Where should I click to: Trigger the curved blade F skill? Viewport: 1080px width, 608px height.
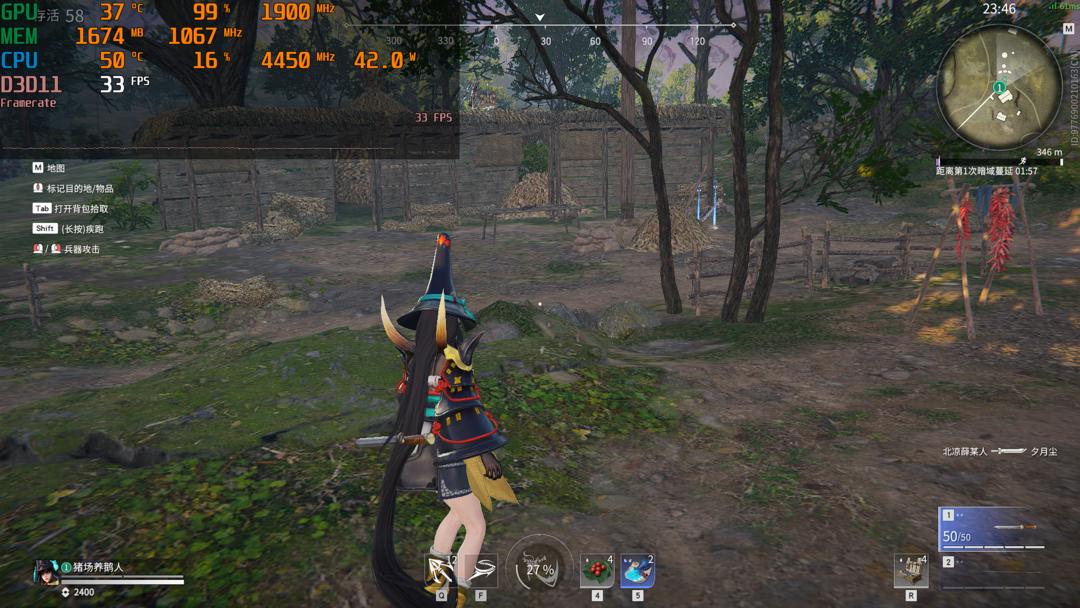point(481,571)
